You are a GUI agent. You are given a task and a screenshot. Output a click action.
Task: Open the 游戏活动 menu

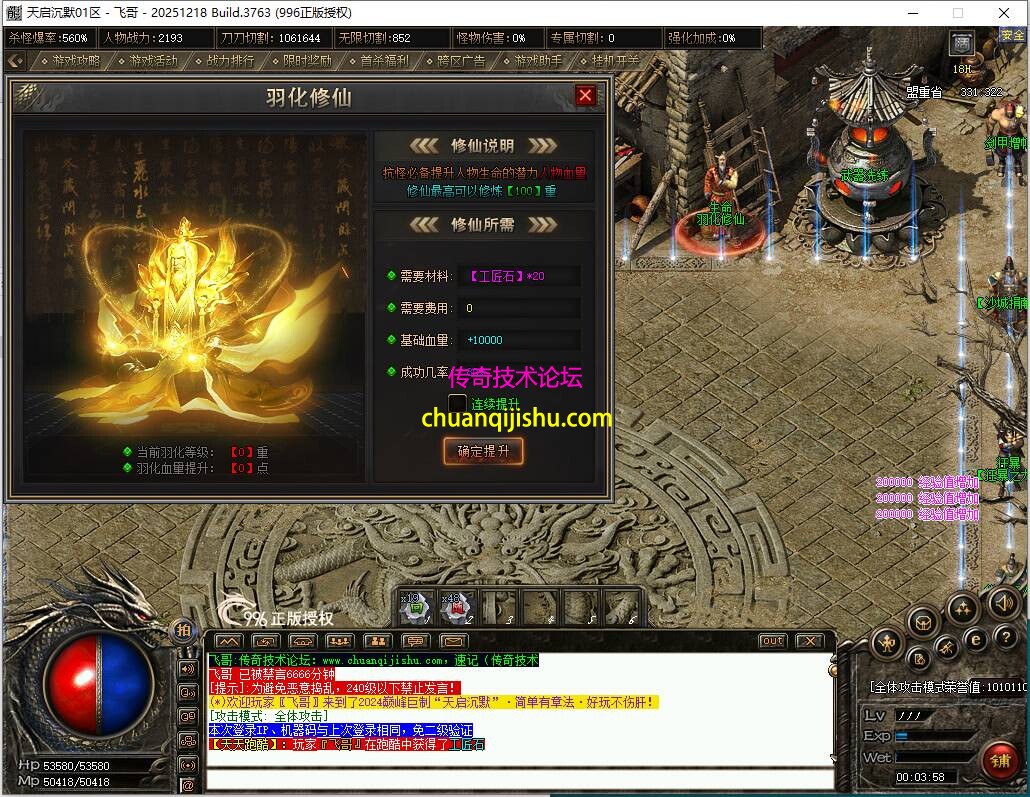(x=147, y=61)
